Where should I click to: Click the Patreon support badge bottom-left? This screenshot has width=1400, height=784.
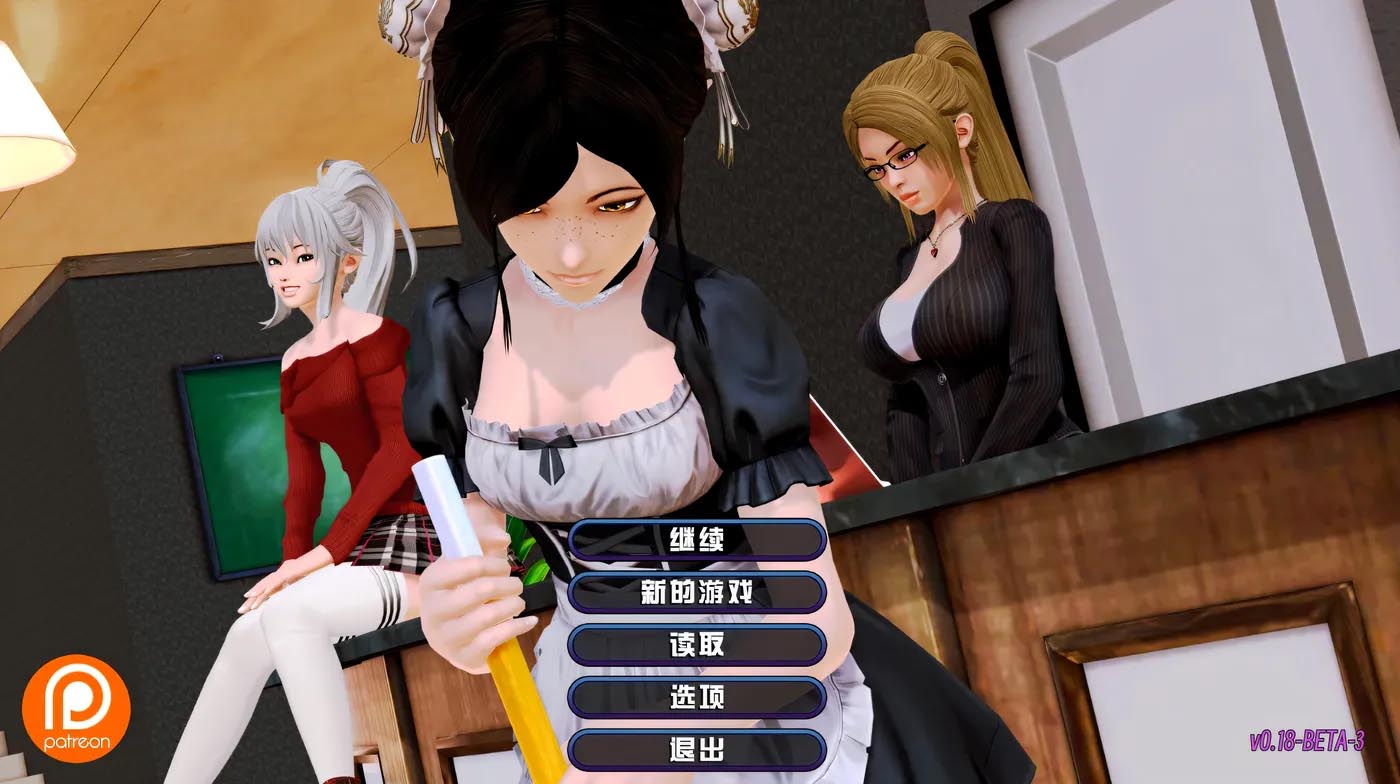pos(75,715)
